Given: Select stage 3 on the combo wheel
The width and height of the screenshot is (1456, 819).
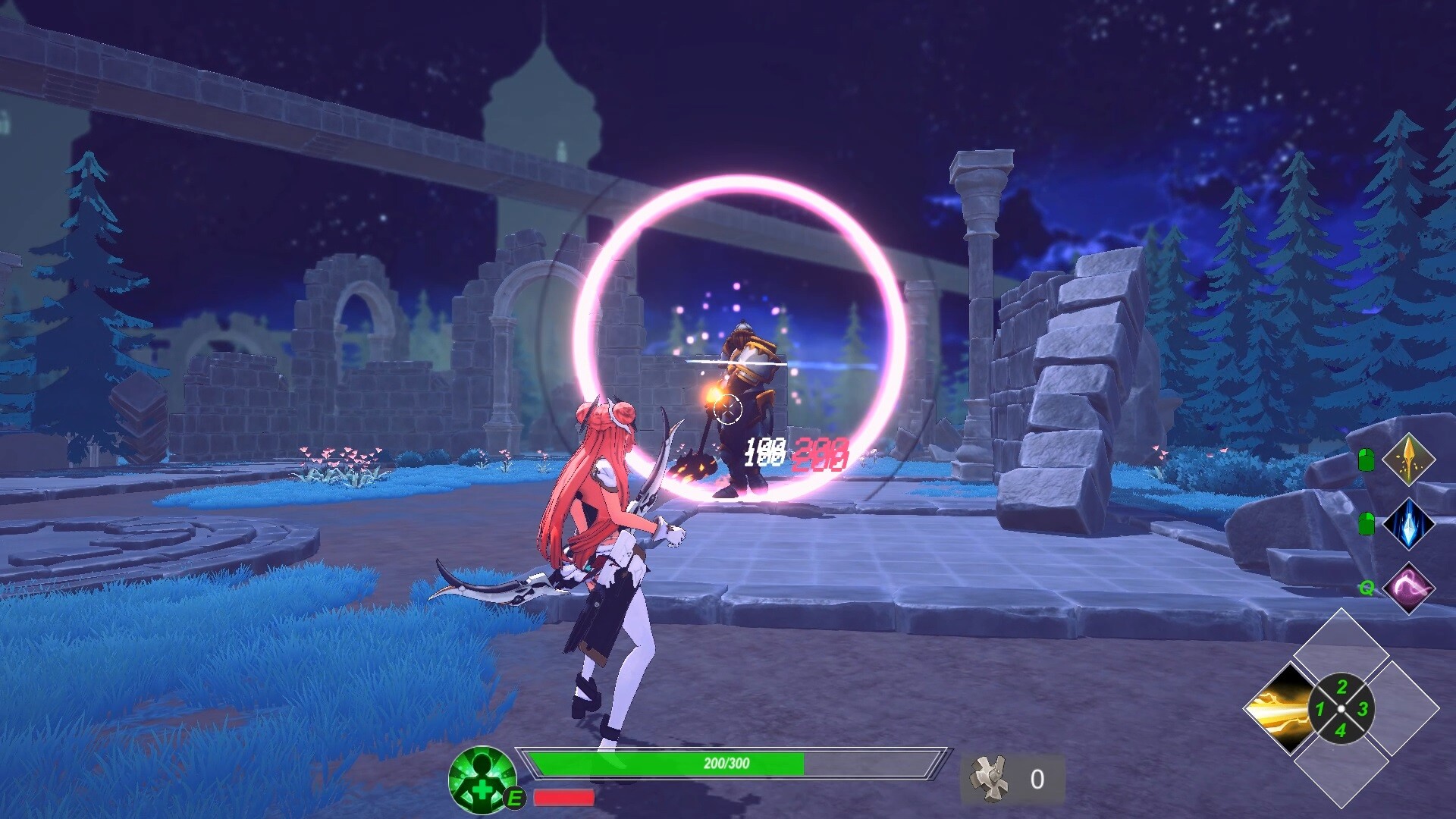Looking at the screenshot, I should pyautogui.click(x=1363, y=709).
